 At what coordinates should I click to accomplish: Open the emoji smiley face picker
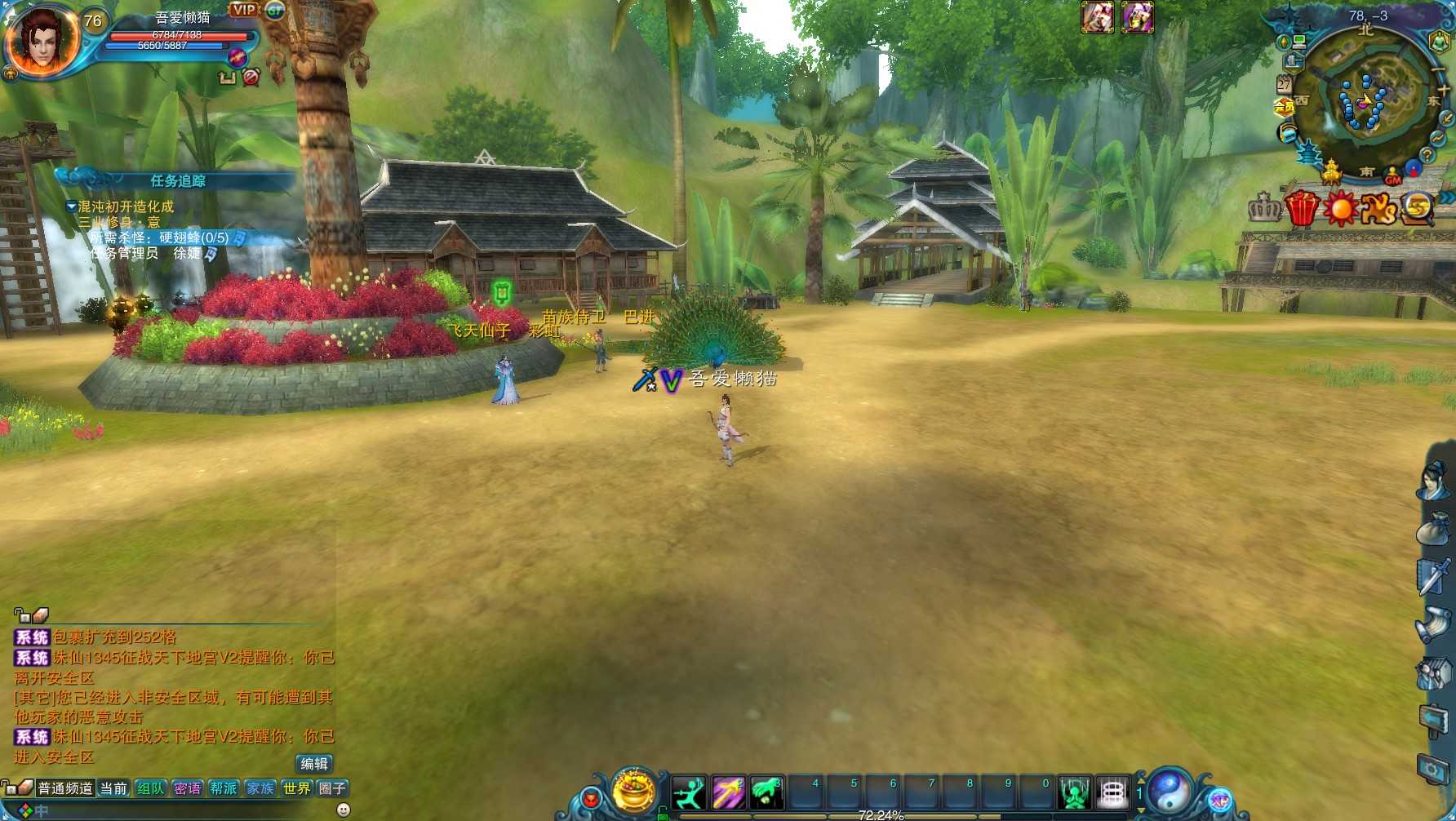click(344, 810)
